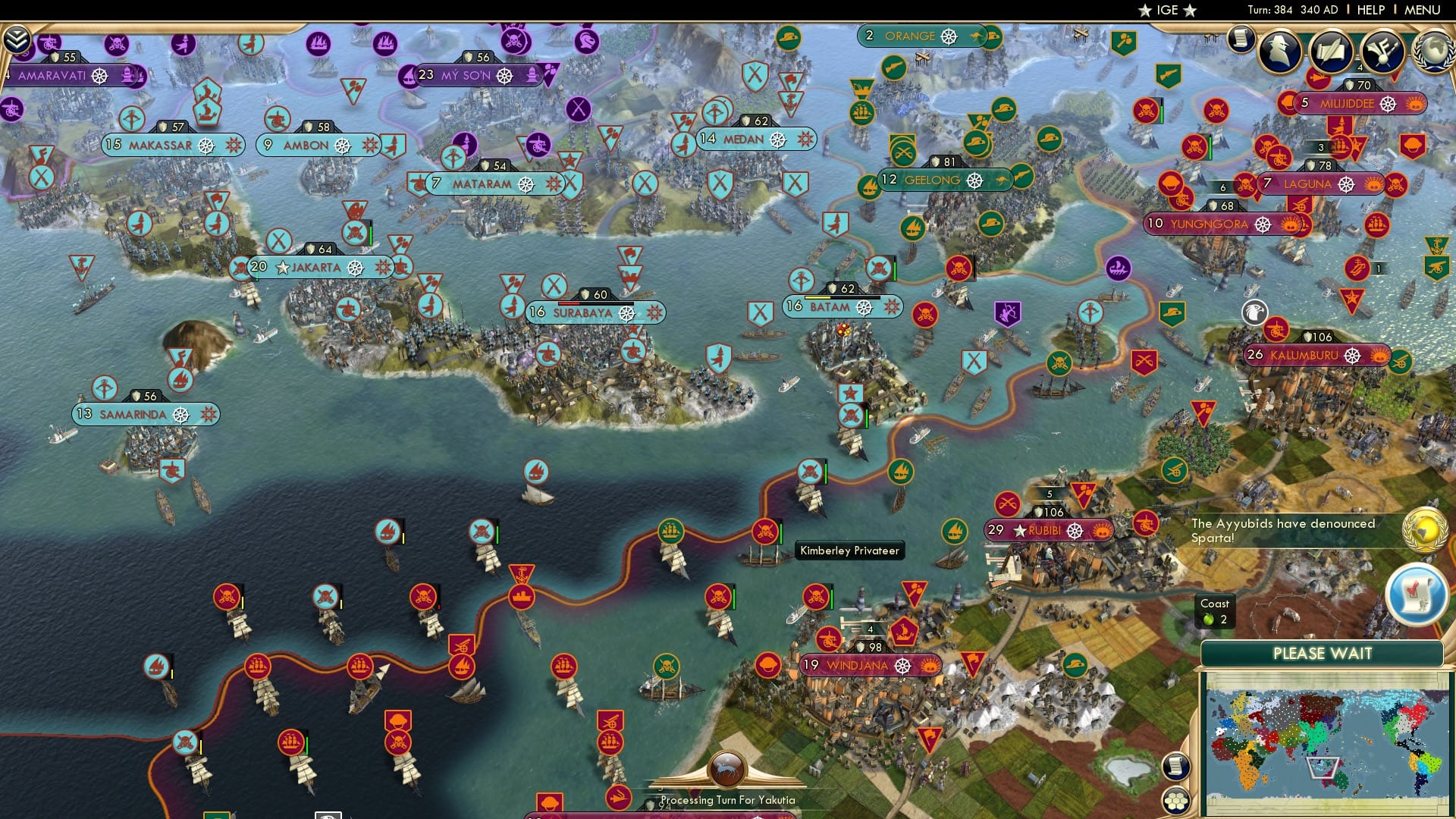
Task: Click Surabaya's production wheel icon
Action: 628,312
